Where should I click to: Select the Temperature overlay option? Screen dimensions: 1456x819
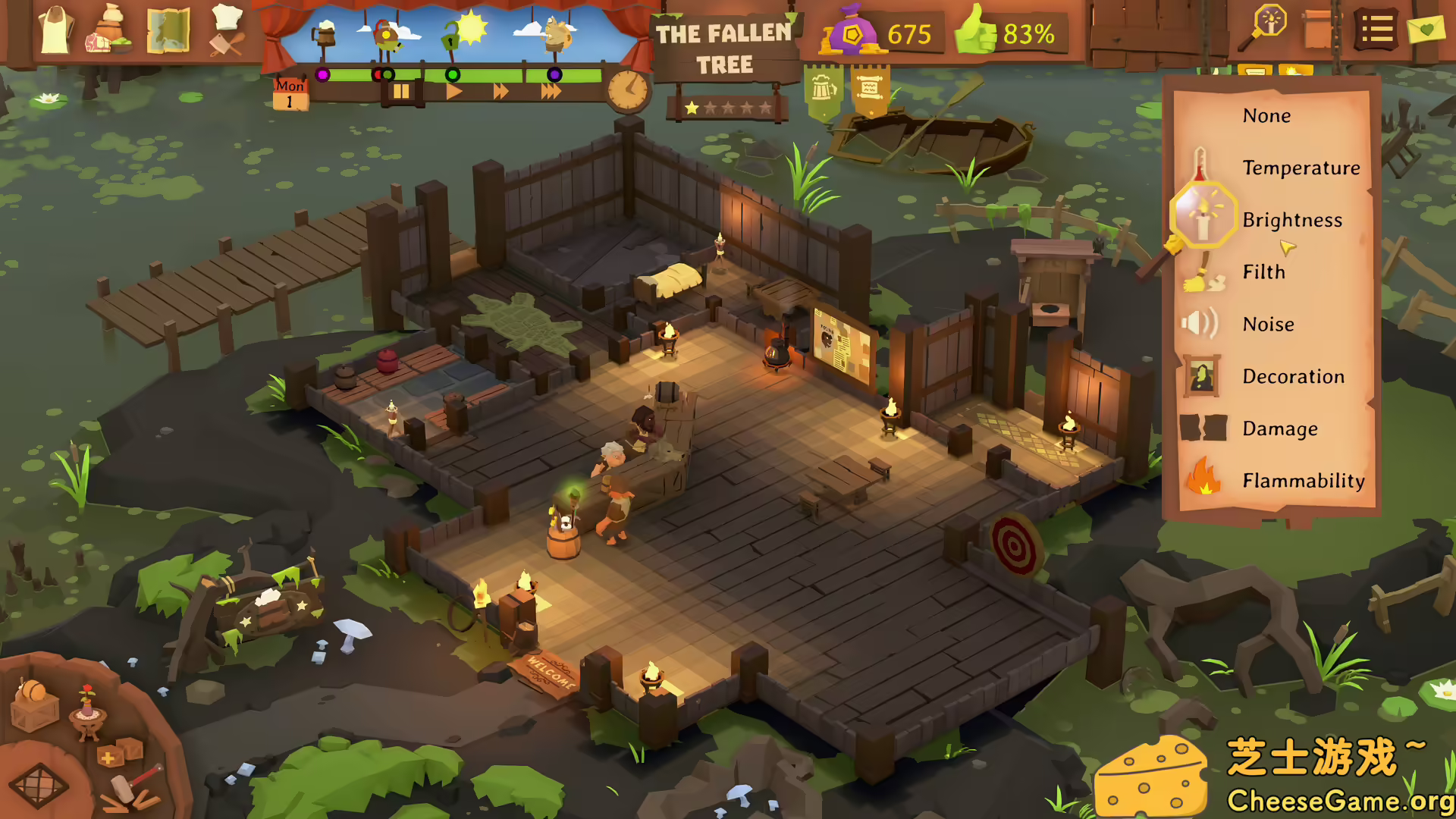(x=1301, y=168)
